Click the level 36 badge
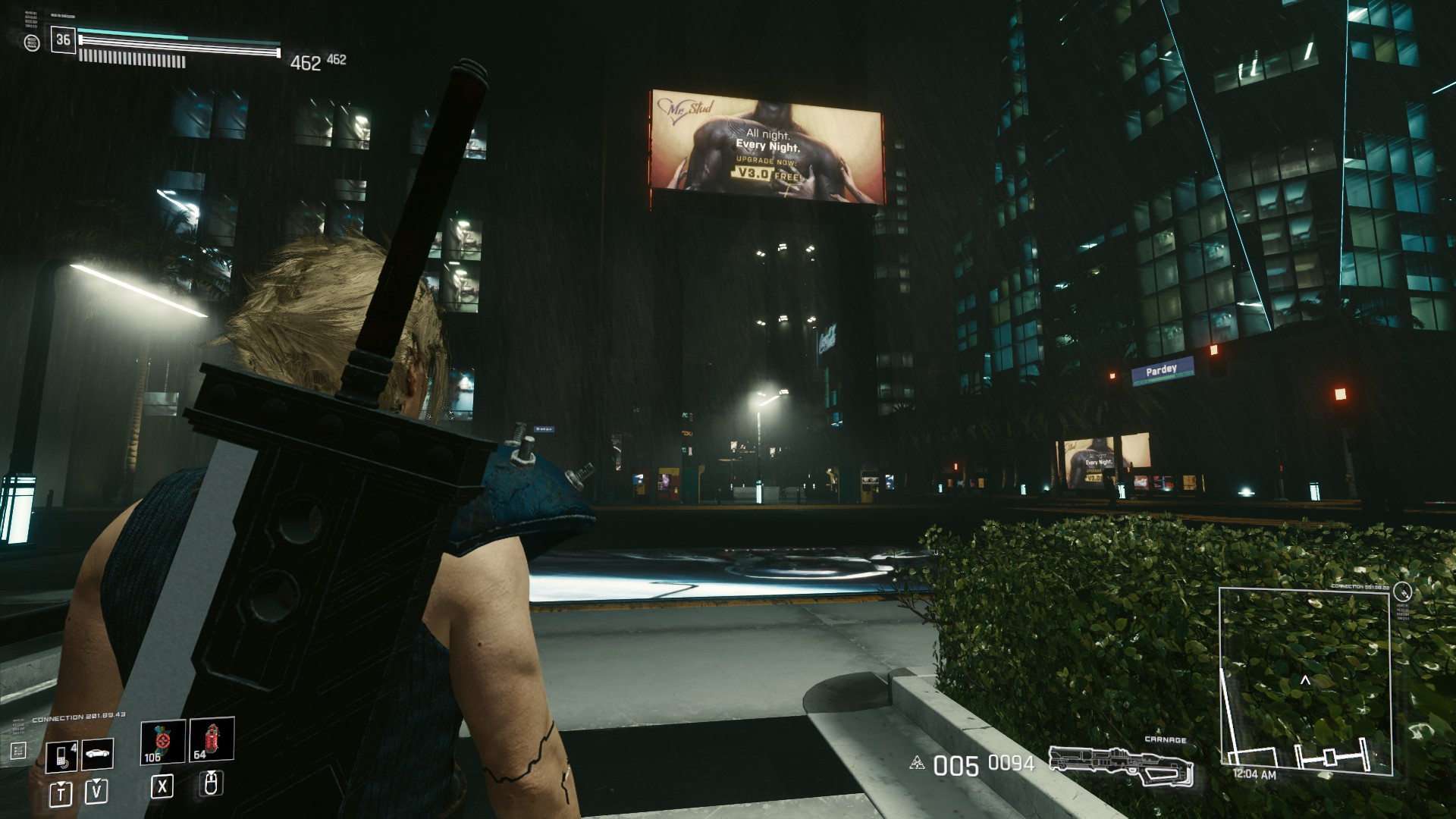The image size is (1456, 819). [63, 40]
